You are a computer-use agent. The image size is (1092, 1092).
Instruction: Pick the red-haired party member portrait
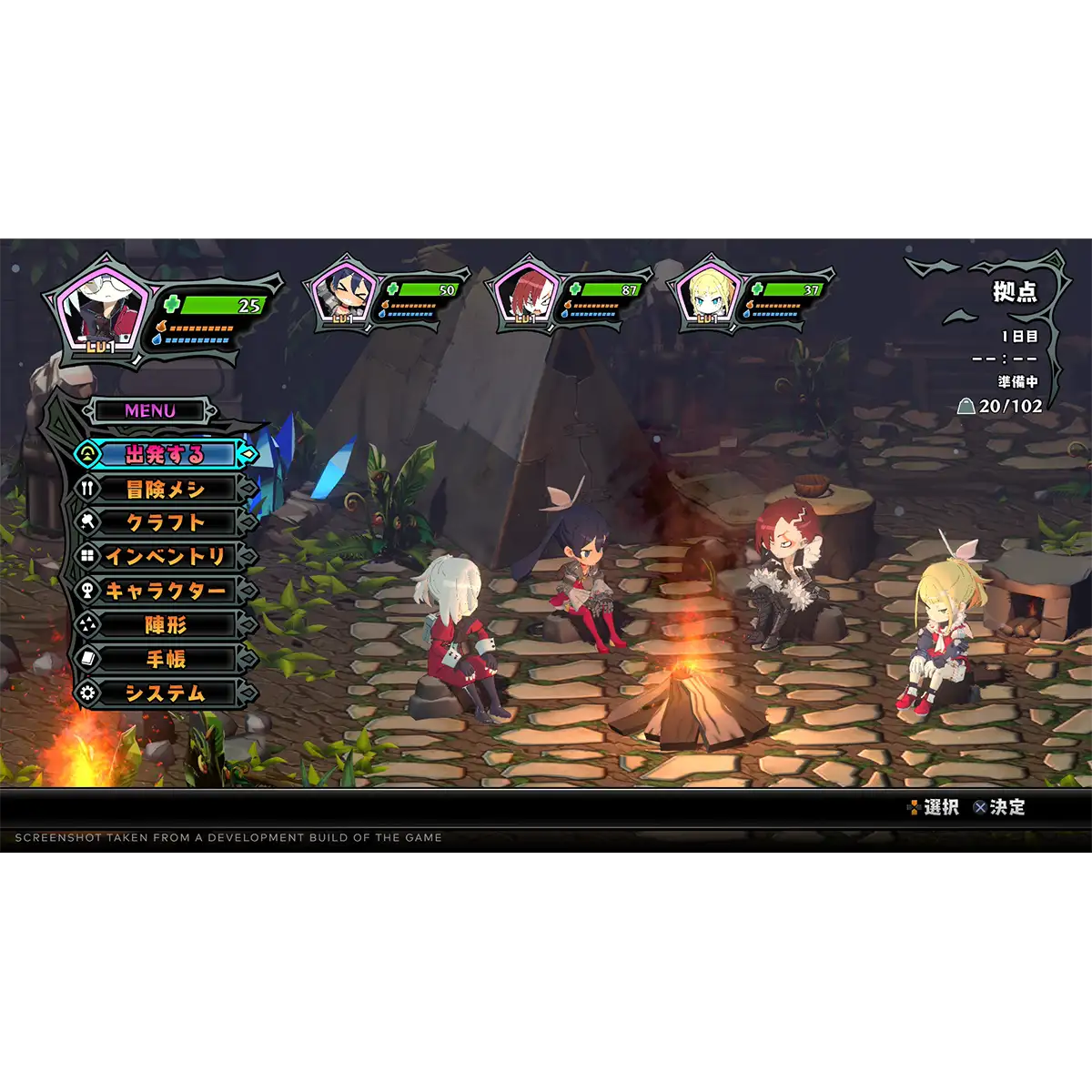[x=525, y=294]
